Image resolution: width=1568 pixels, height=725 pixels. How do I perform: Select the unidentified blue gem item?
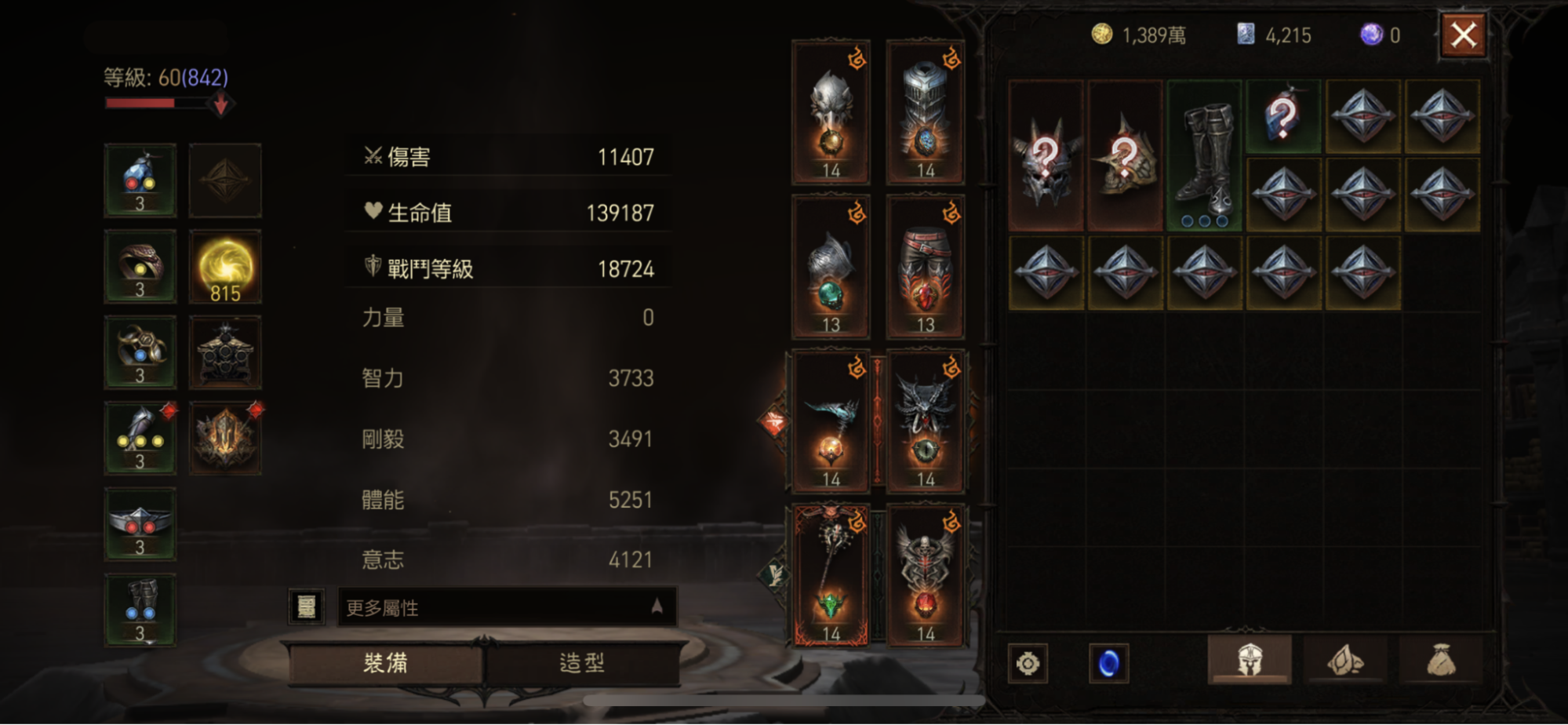(x=1283, y=116)
